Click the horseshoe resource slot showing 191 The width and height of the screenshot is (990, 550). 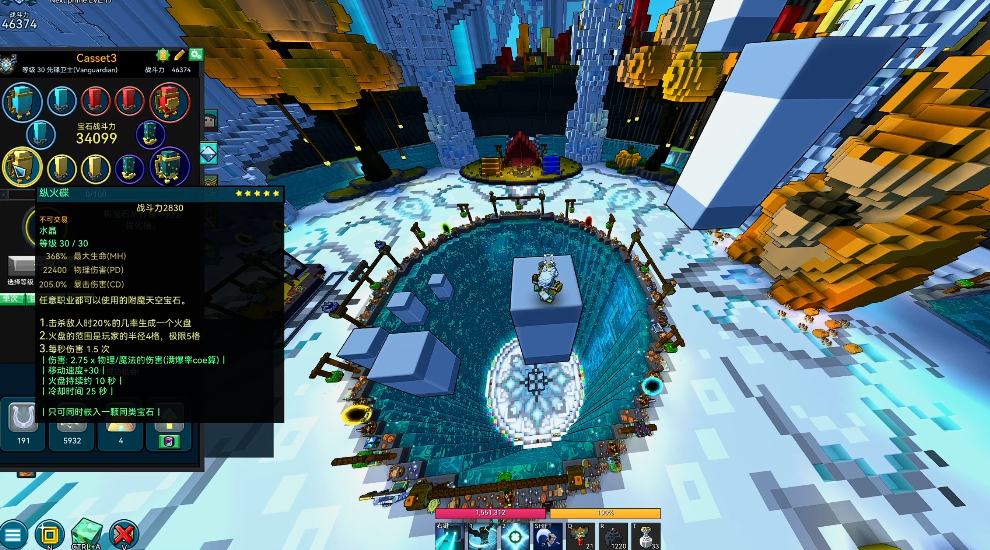tap(22, 418)
